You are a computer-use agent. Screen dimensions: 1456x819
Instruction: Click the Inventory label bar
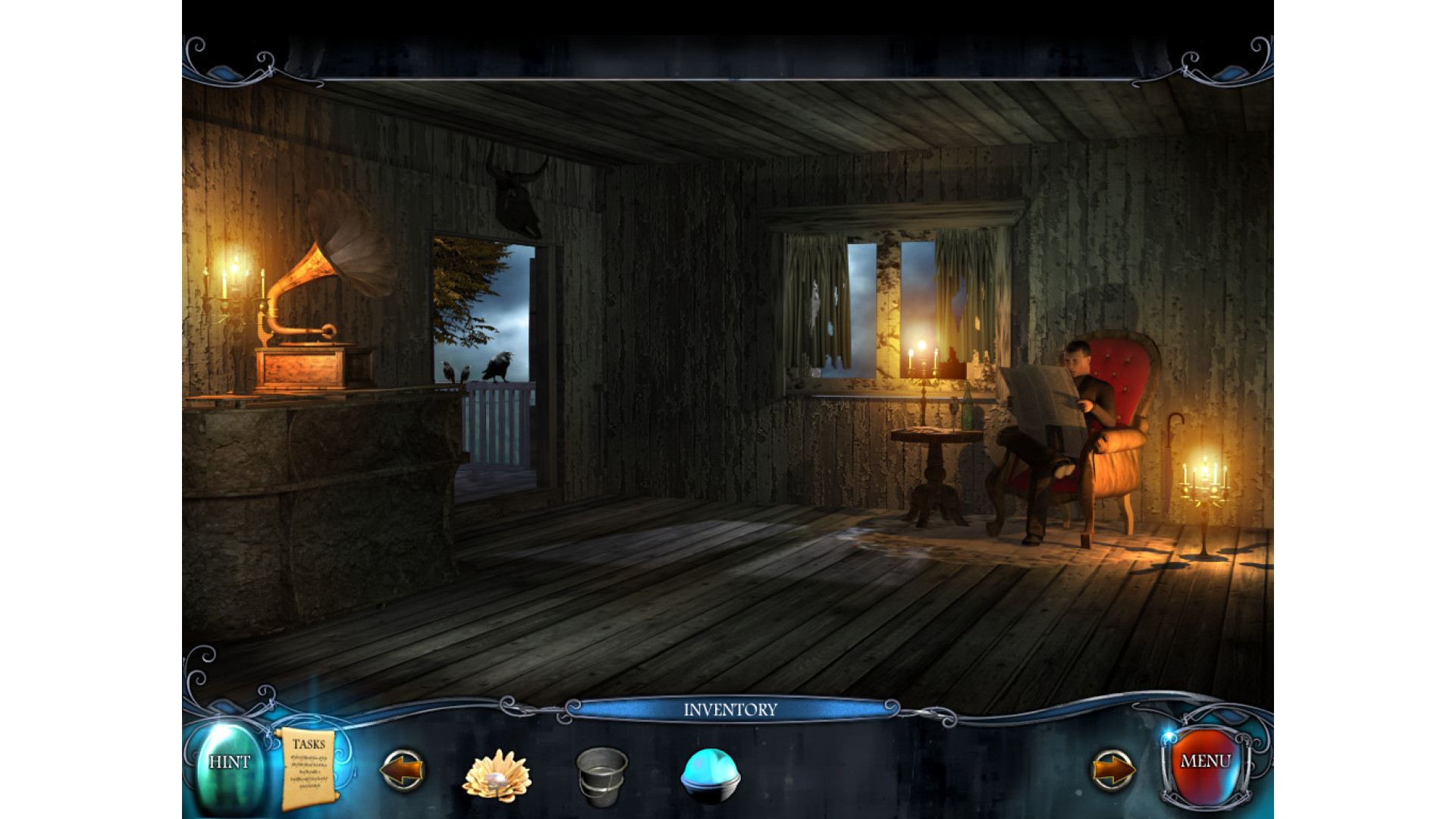point(730,710)
